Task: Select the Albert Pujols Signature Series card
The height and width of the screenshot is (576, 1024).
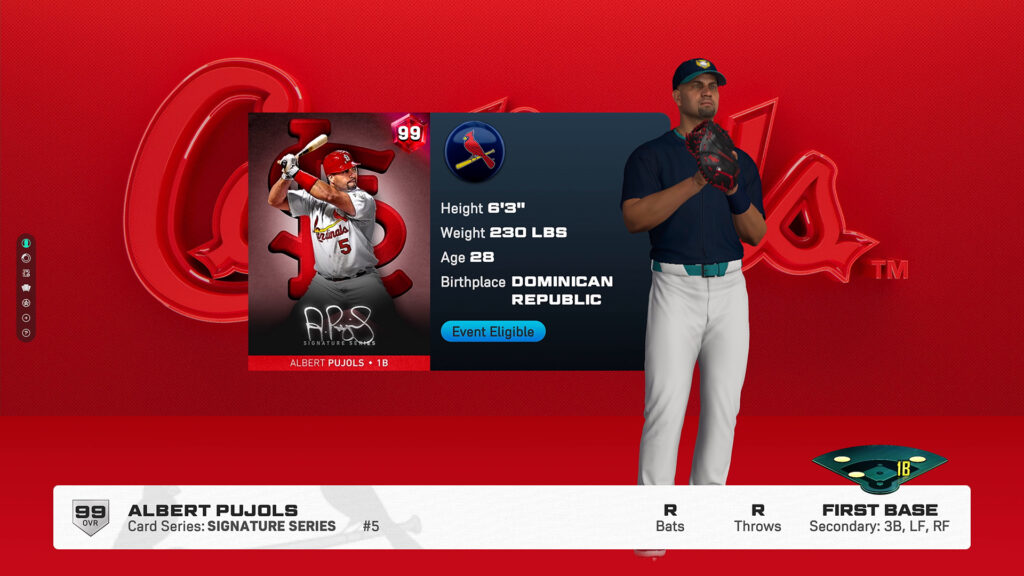Action: point(339,241)
